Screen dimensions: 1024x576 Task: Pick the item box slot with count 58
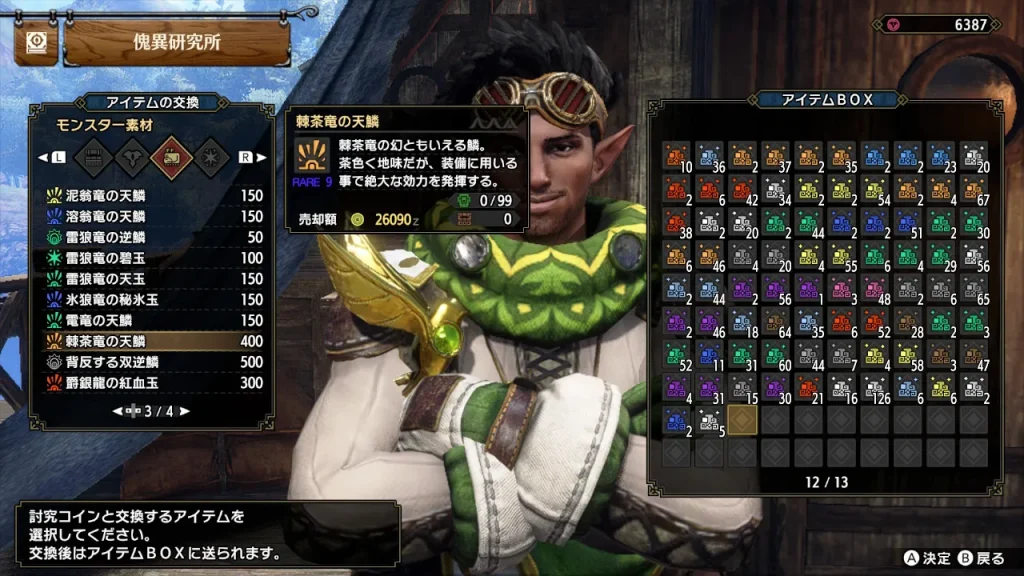click(x=909, y=356)
